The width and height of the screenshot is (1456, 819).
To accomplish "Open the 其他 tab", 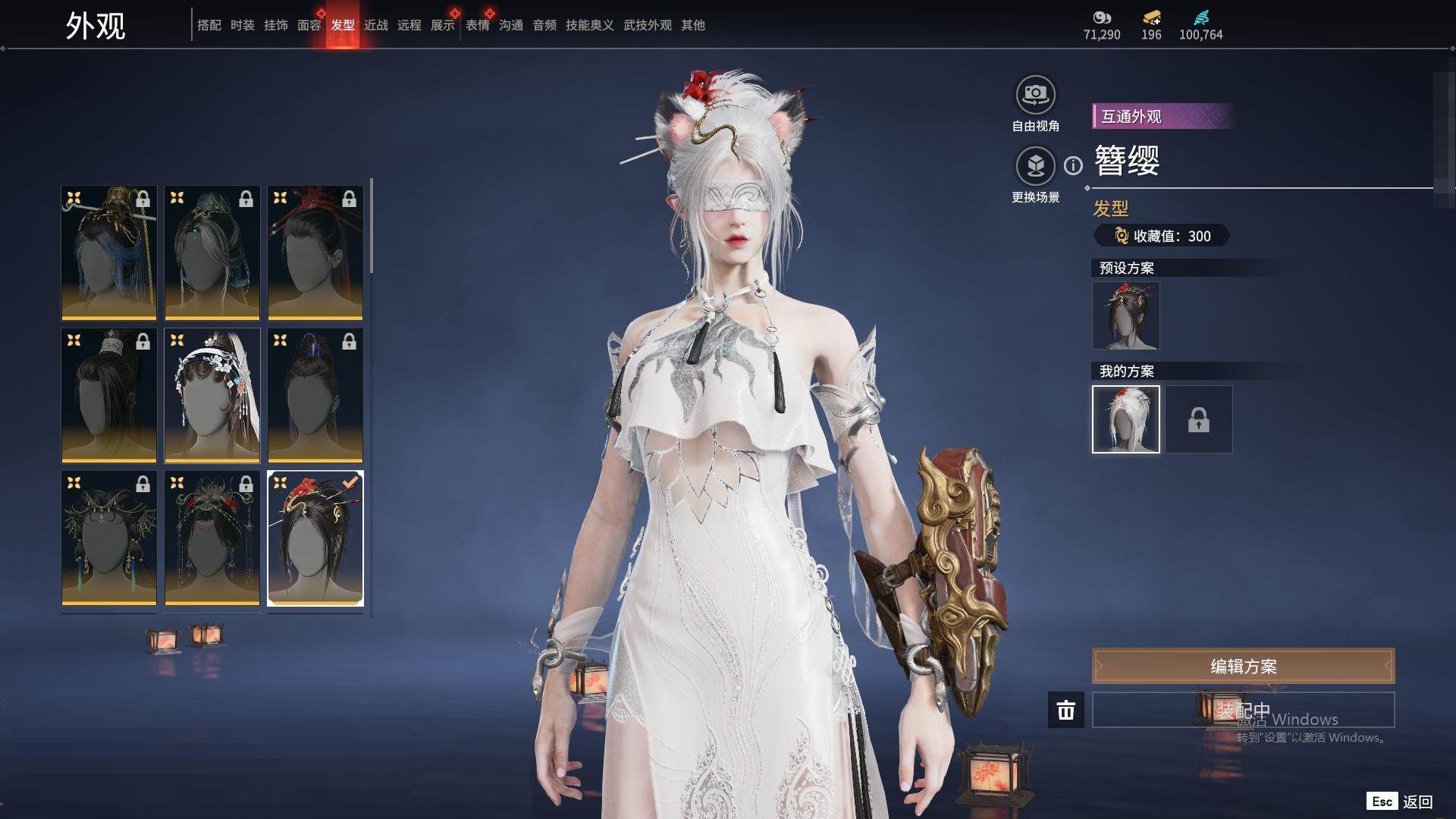I will coord(692,25).
